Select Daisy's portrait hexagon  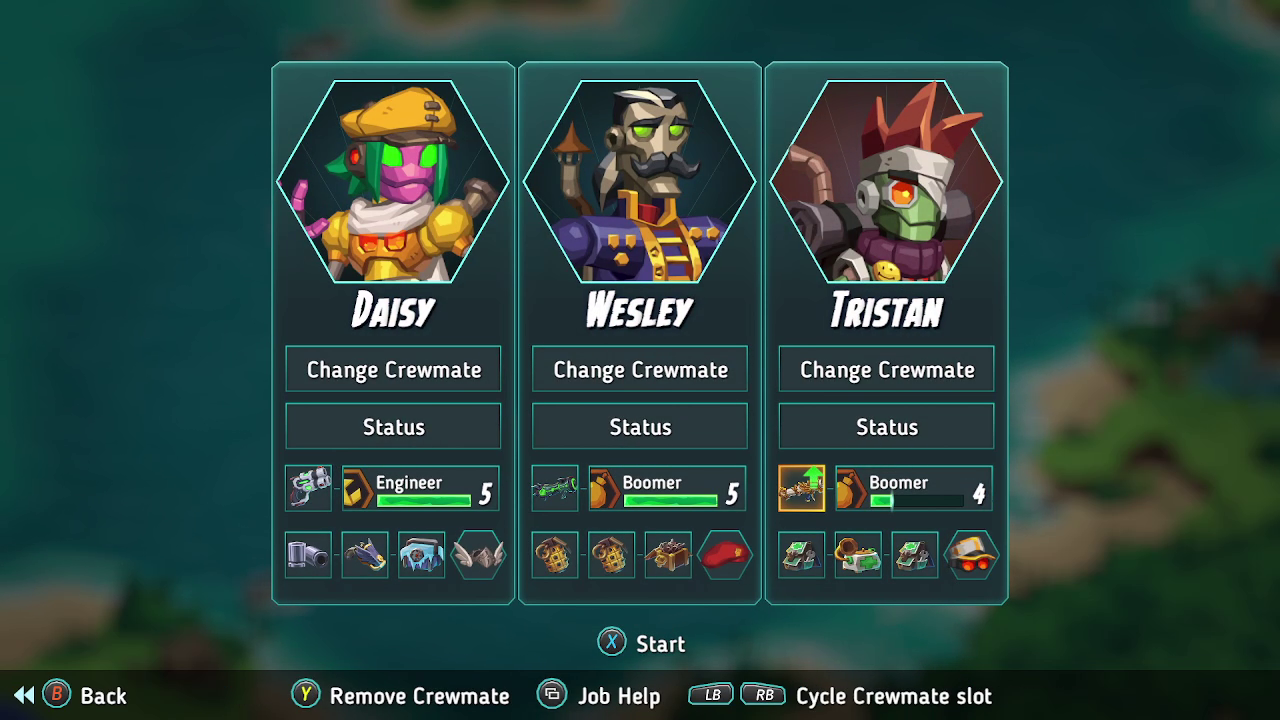pos(393,183)
